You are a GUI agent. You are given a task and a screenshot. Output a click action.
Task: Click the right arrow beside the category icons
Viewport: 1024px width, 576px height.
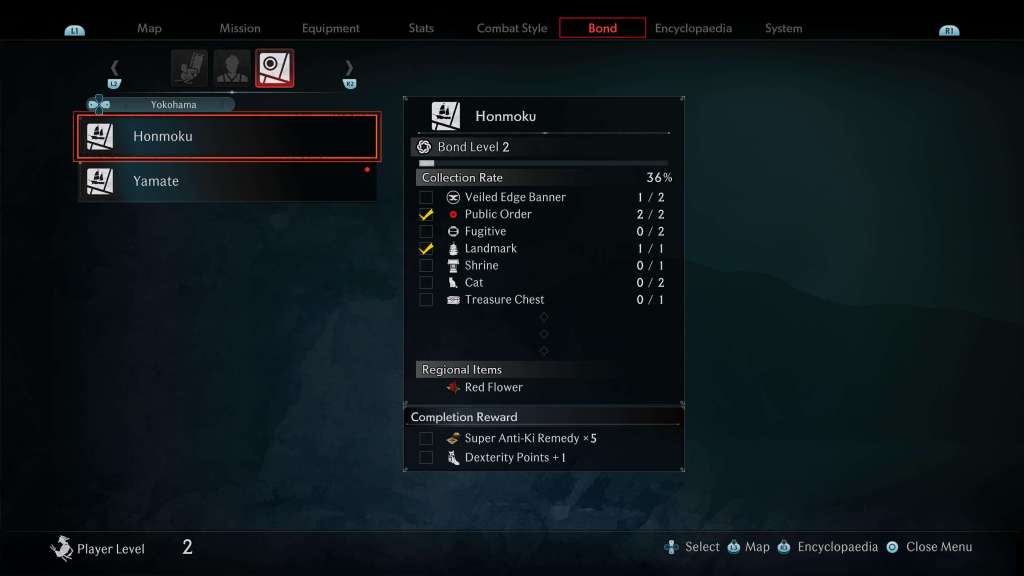[349, 68]
